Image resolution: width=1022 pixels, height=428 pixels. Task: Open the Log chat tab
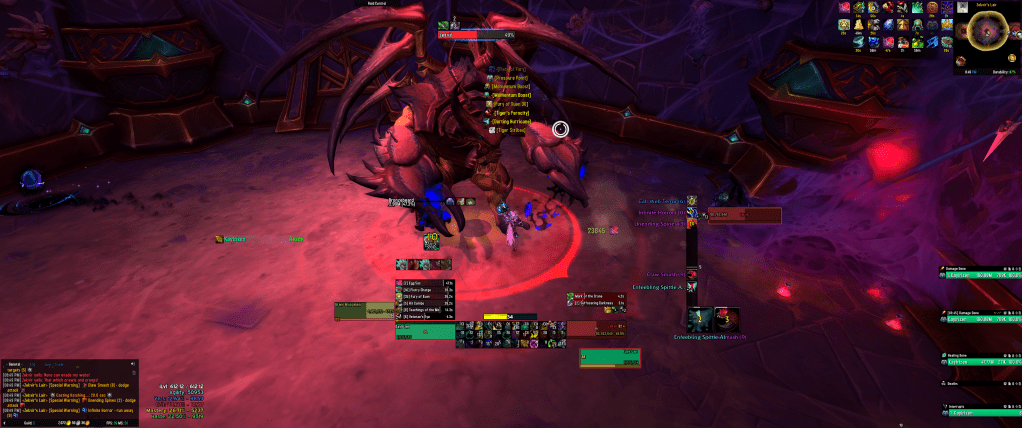point(32,363)
